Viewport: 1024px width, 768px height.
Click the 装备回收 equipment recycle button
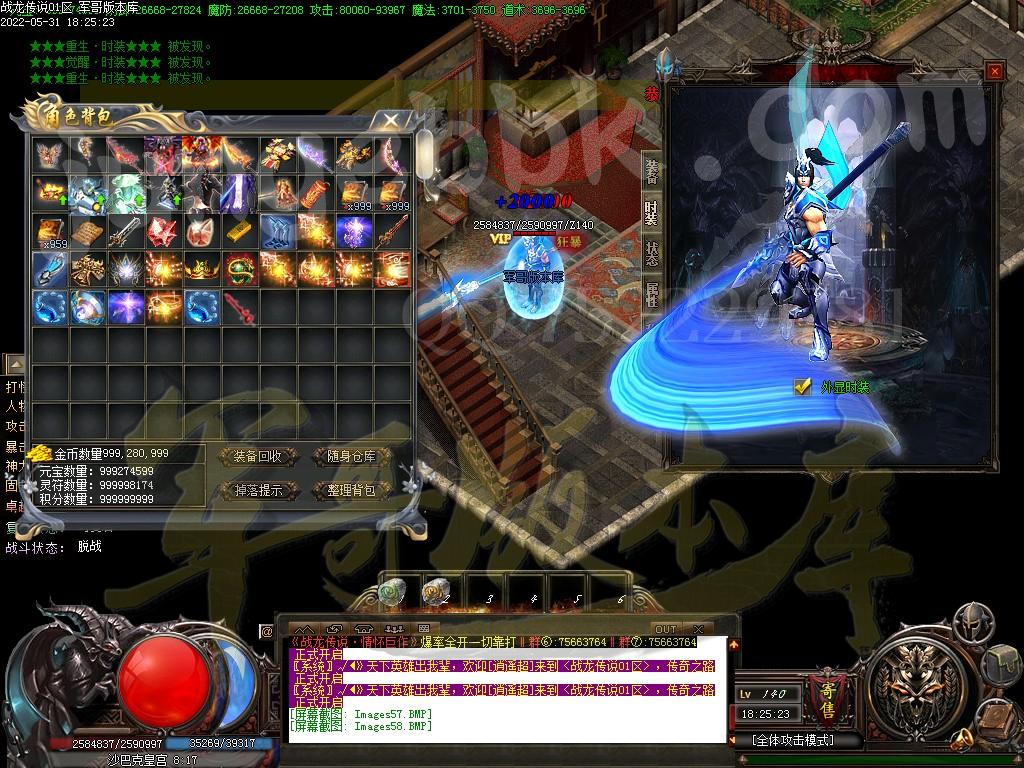(x=257, y=456)
